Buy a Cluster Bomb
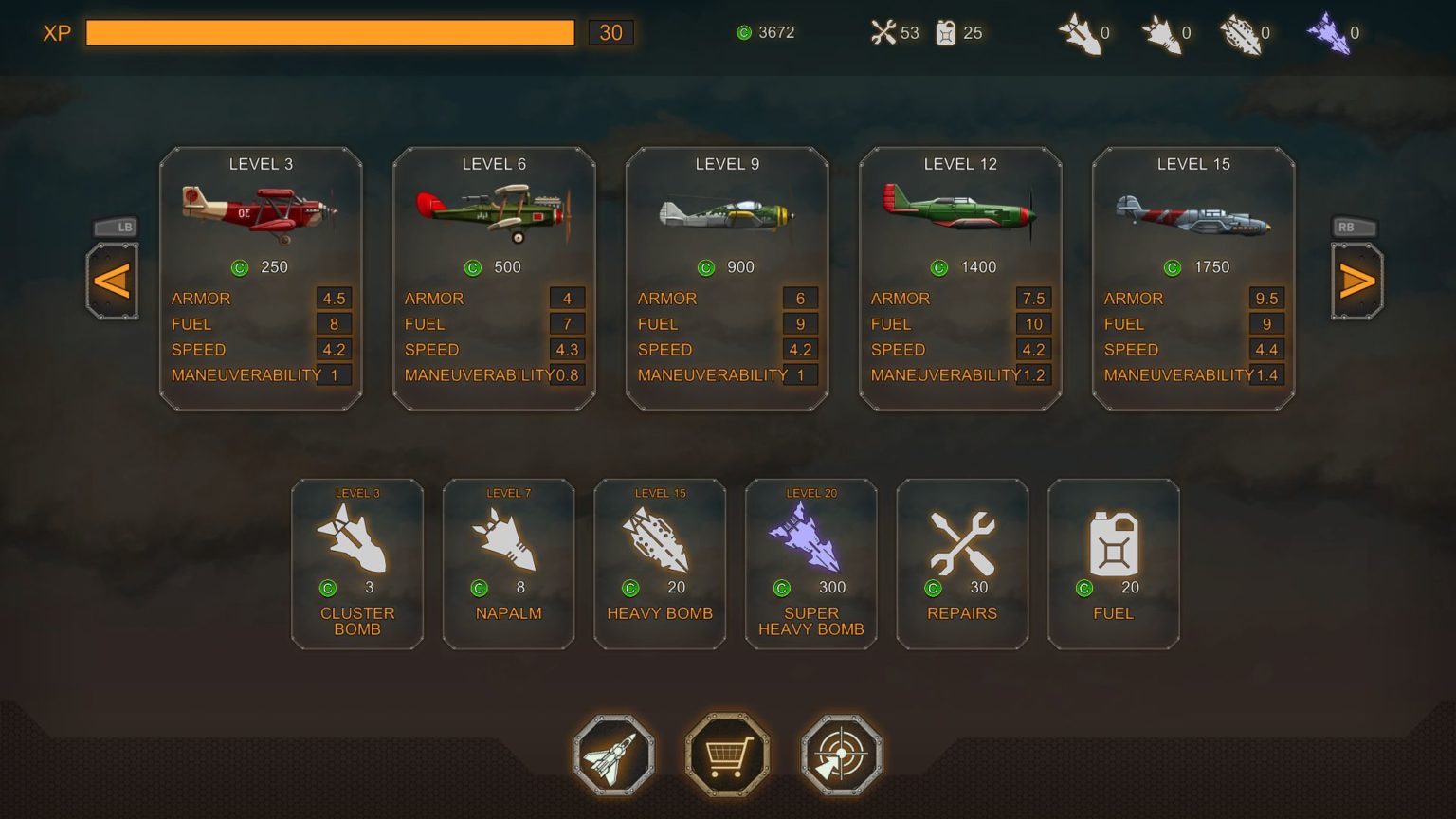1456x819 pixels. [357, 564]
